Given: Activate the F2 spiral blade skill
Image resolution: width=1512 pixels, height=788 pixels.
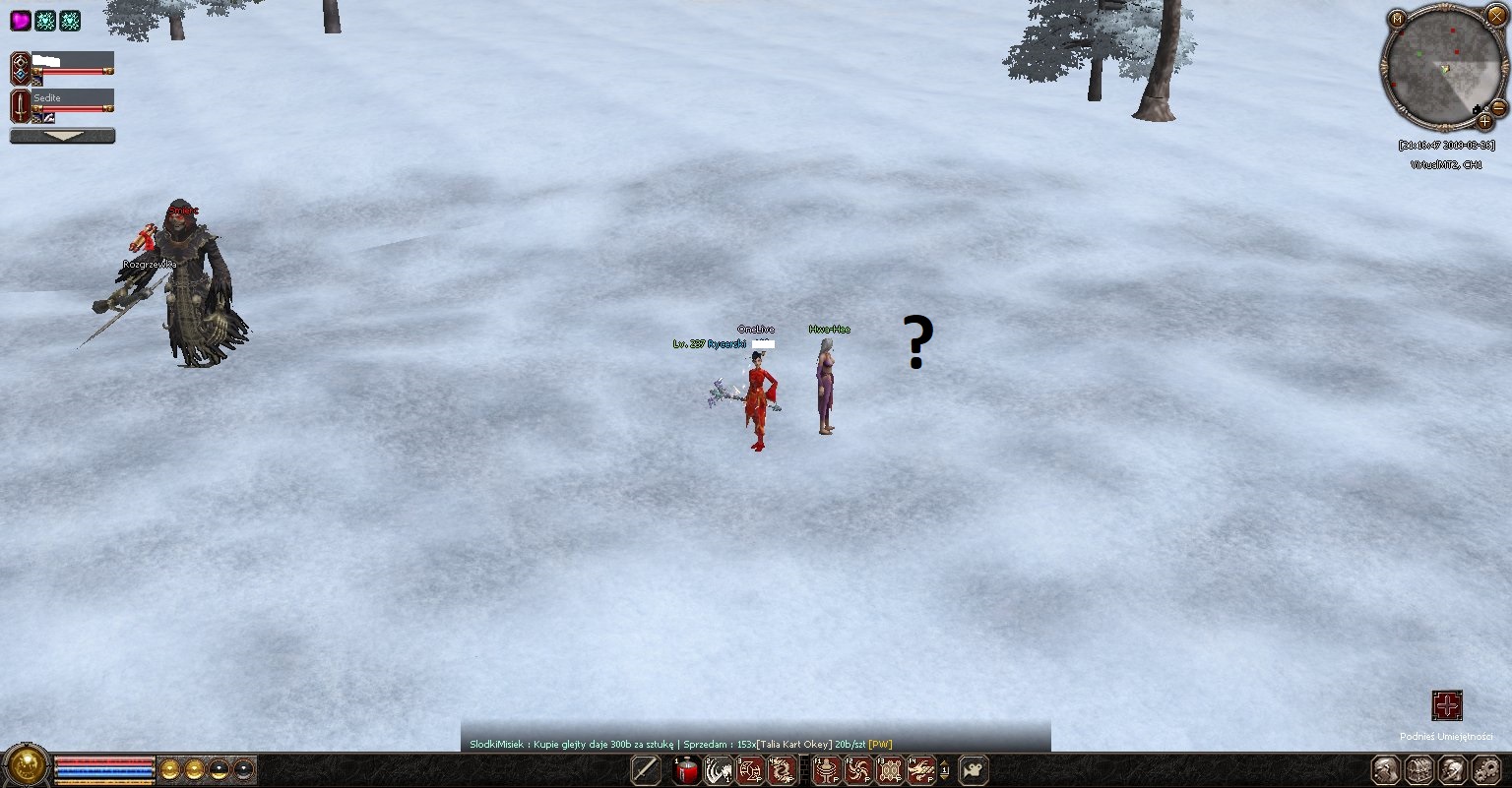Looking at the screenshot, I should point(858,771).
